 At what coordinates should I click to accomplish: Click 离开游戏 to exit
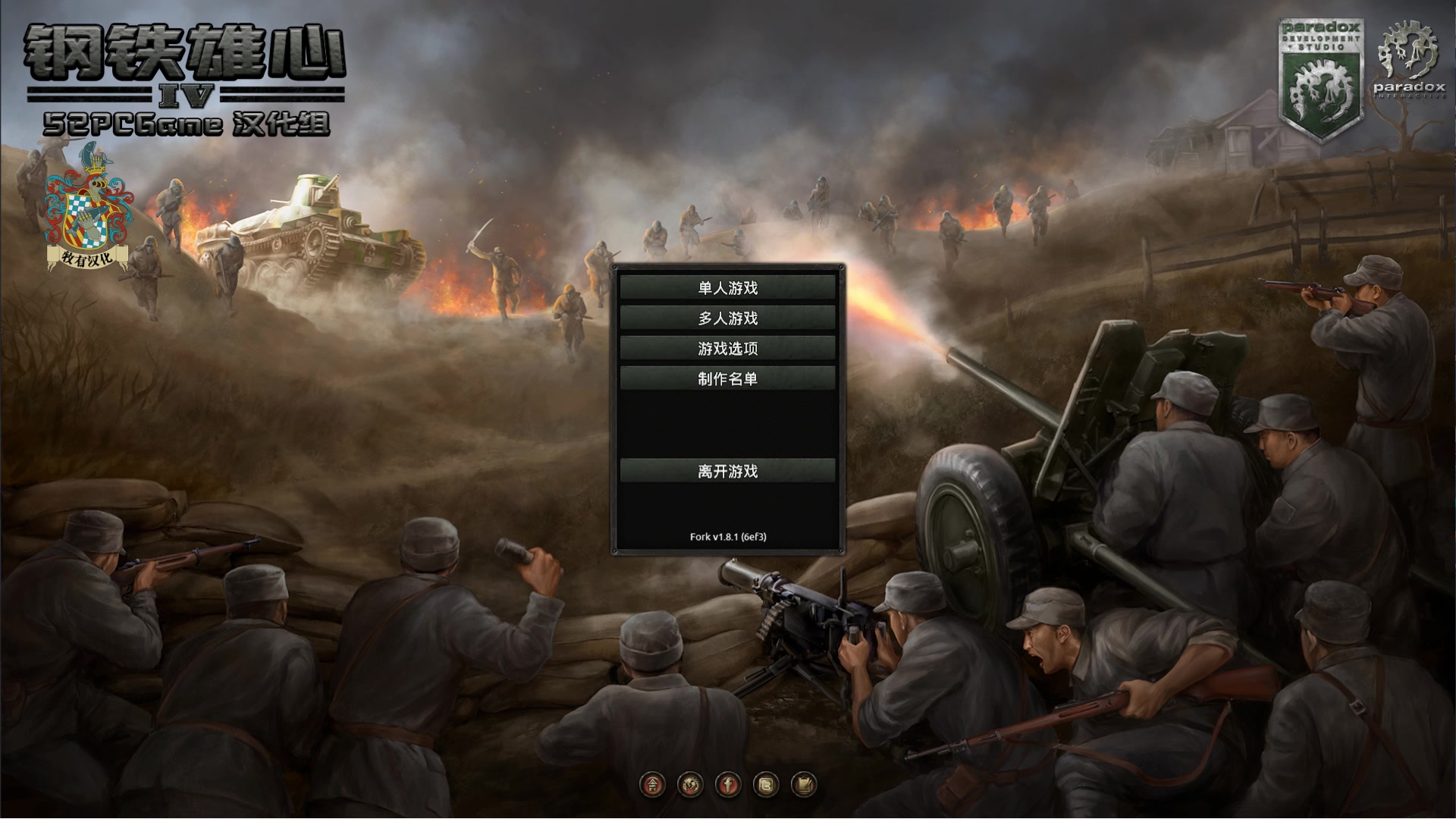pyautogui.click(x=726, y=471)
